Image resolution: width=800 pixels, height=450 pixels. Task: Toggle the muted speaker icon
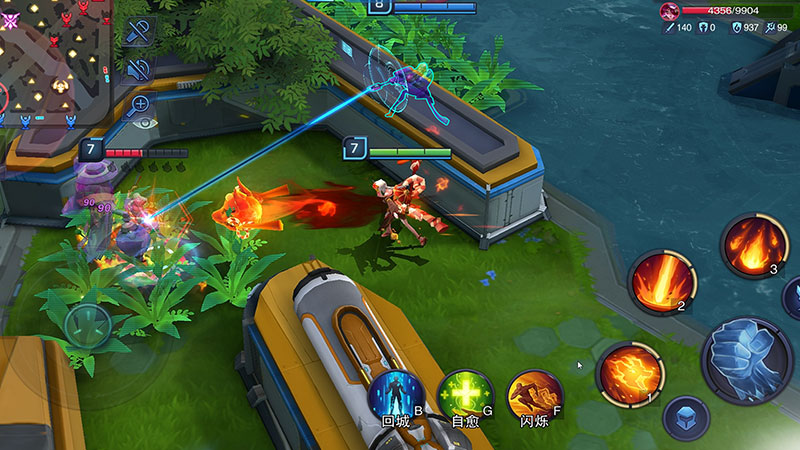point(139,69)
